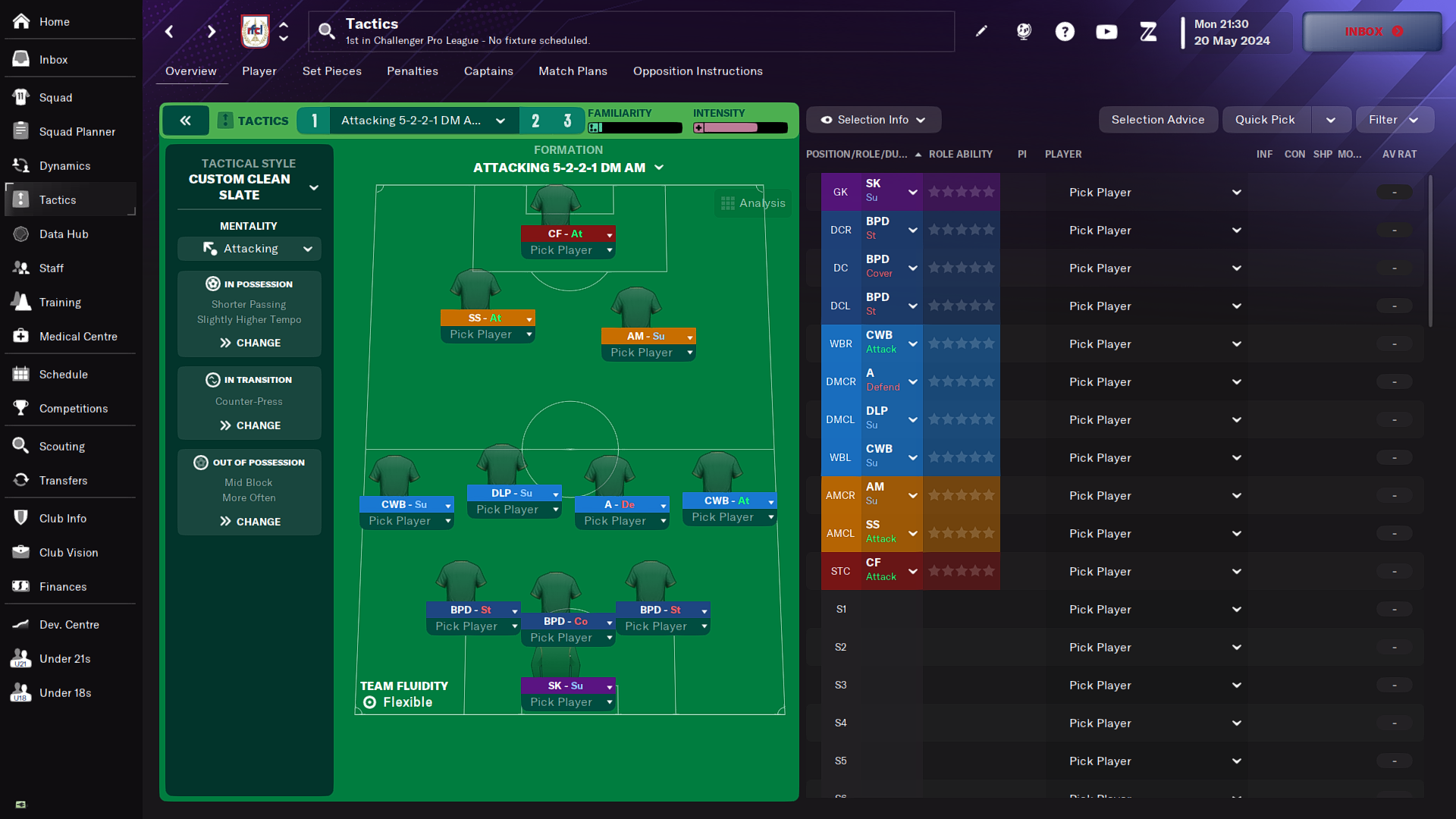Screen dimensions: 1456x819
Task: Switch to the Set Pieces tab
Action: click(331, 71)
